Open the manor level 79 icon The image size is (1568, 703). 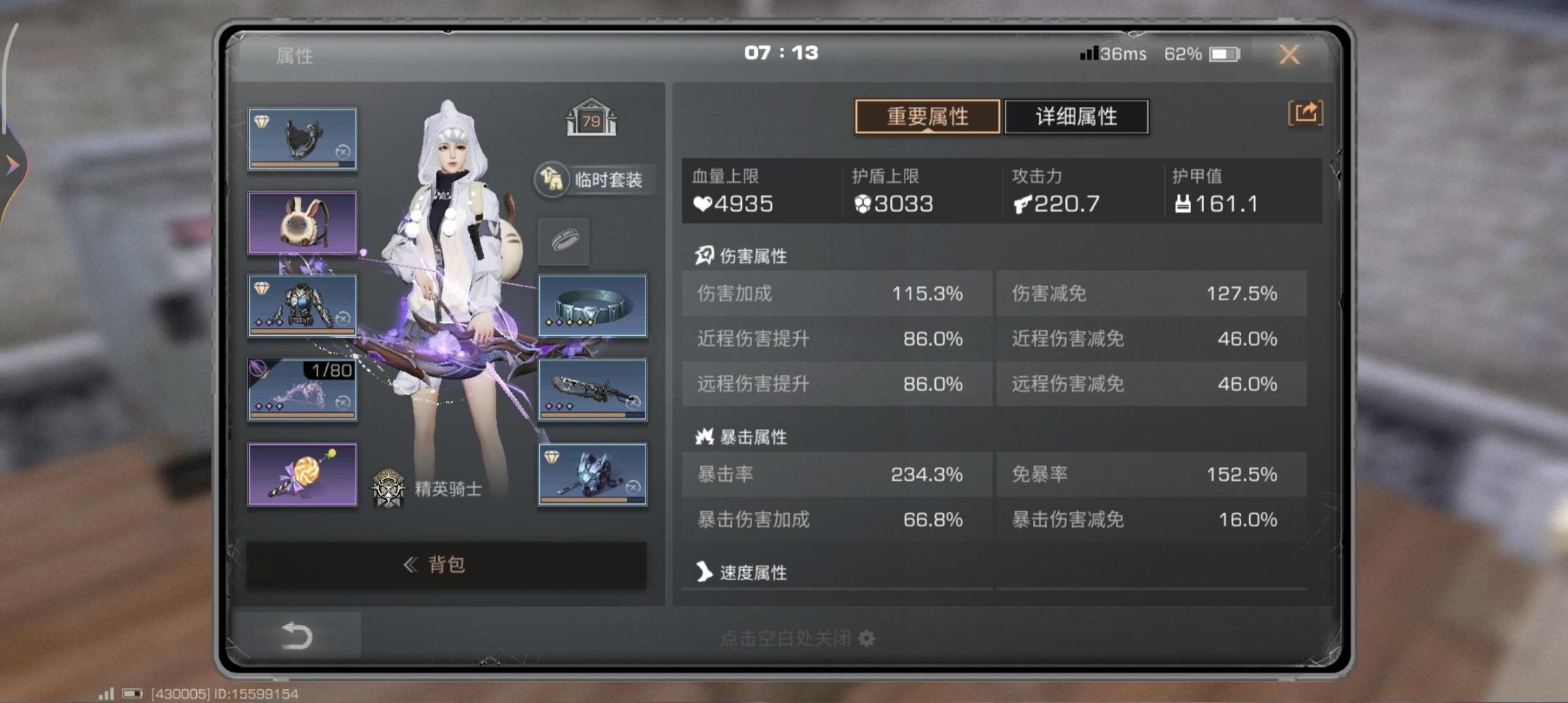pos(592,118)
